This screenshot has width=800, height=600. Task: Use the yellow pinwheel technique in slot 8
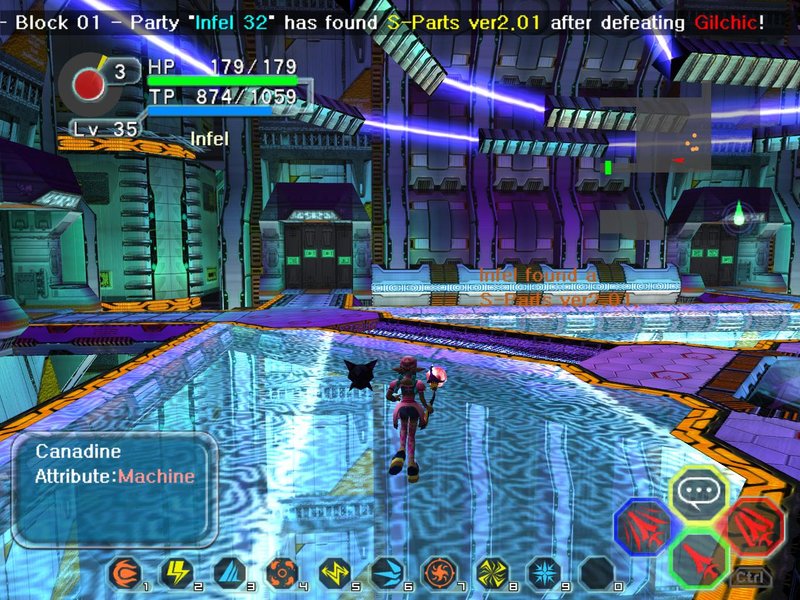coord(490,573)
